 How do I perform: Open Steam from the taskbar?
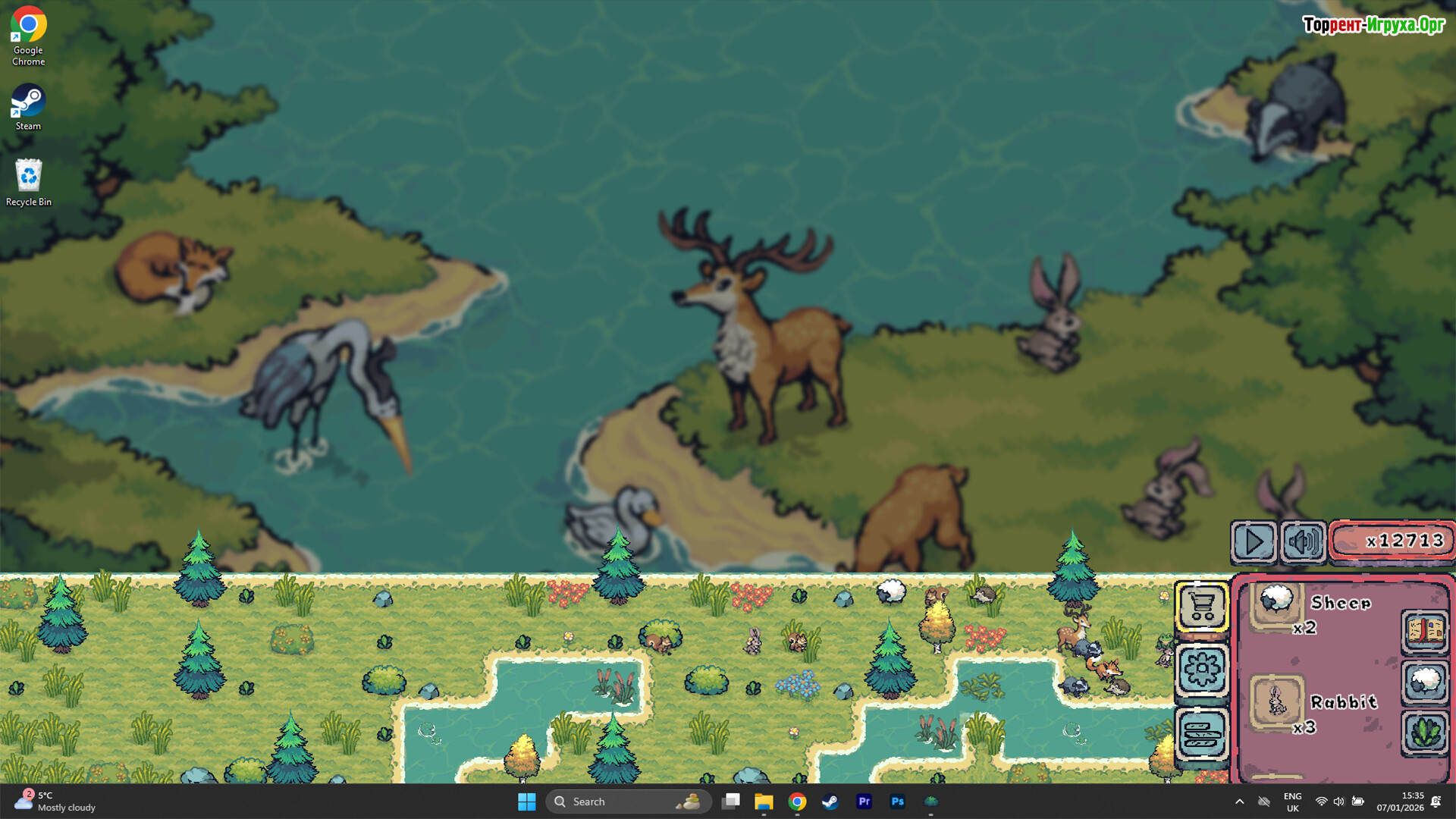pyautogui.click(x=830, y=802)
